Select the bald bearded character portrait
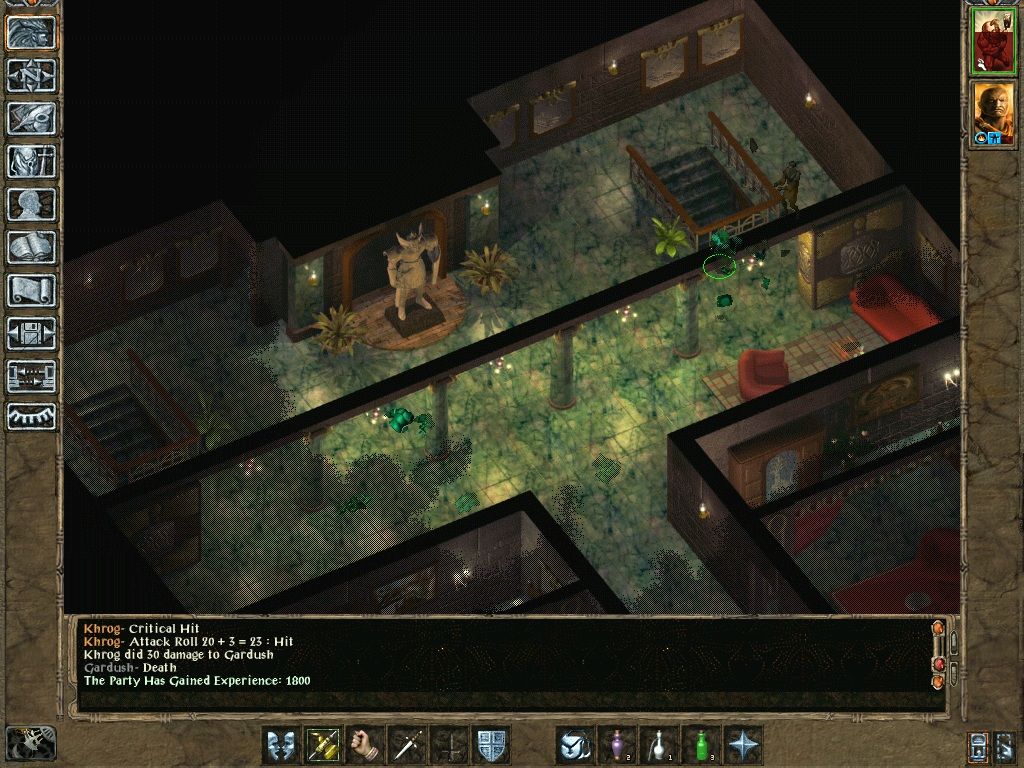Image resolution: width=1024 pixels, height=768 pixels. 993,113
